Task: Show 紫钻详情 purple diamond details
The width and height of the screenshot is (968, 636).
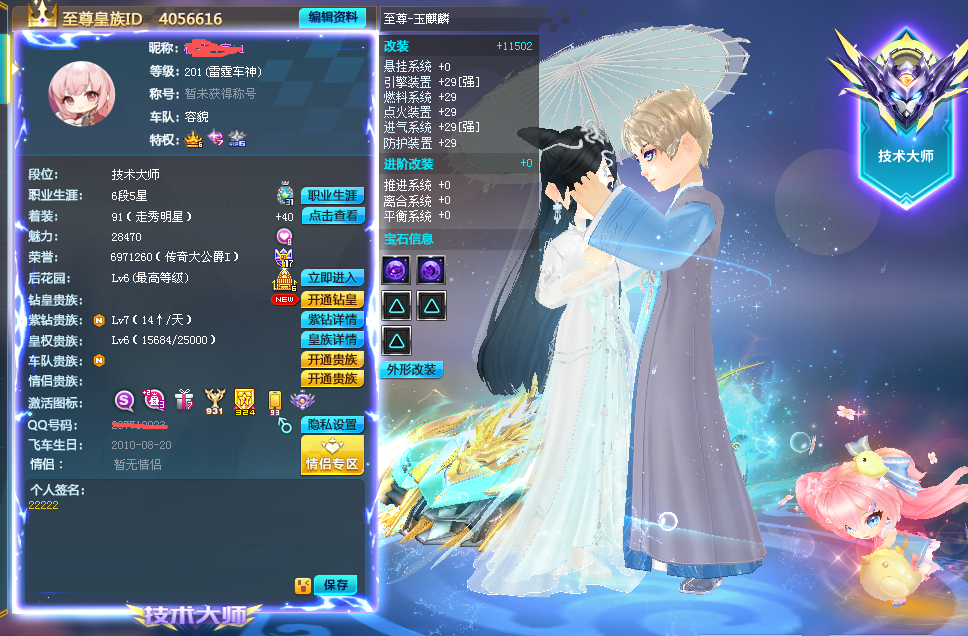Action: click(x=332, y=320)
